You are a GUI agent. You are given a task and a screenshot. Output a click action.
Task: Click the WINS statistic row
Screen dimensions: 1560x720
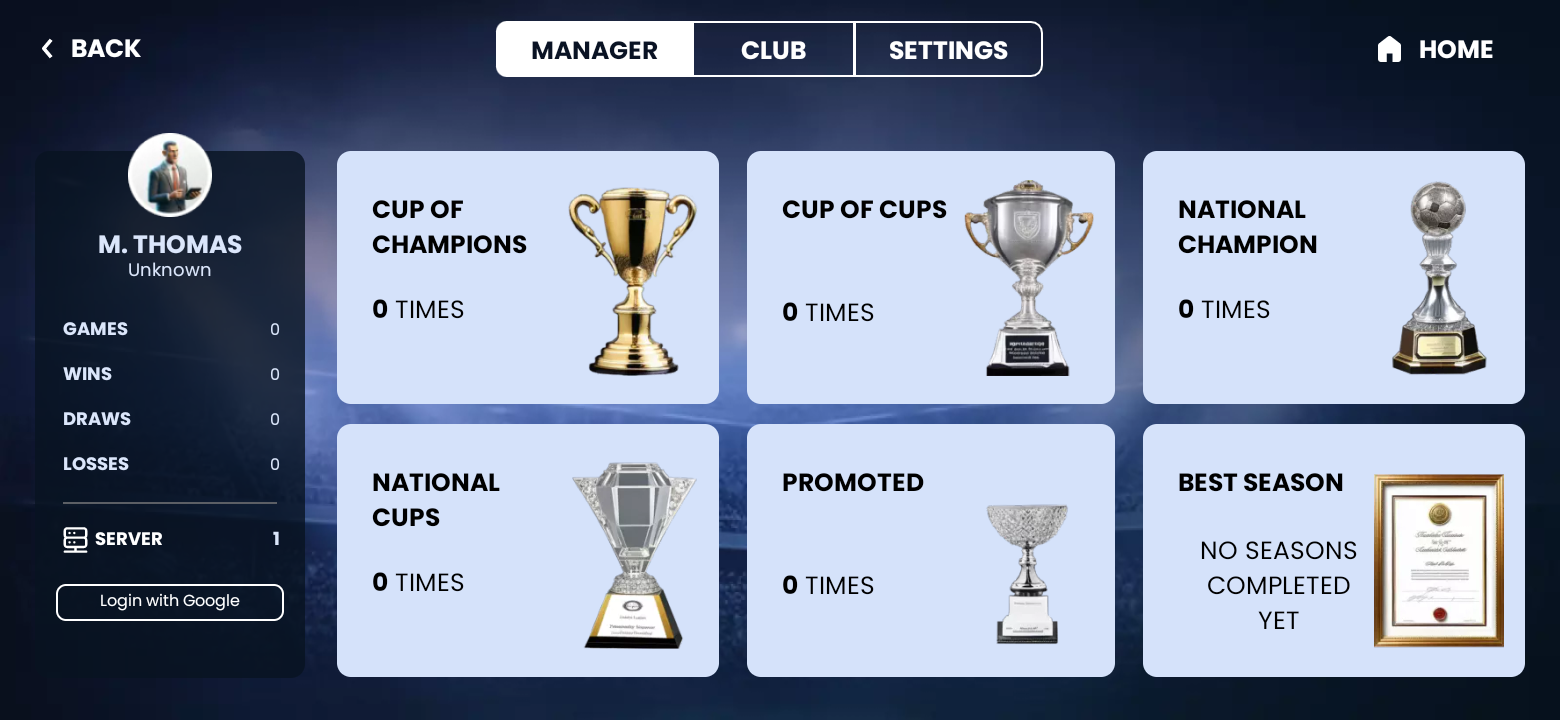tap(169, 374)
